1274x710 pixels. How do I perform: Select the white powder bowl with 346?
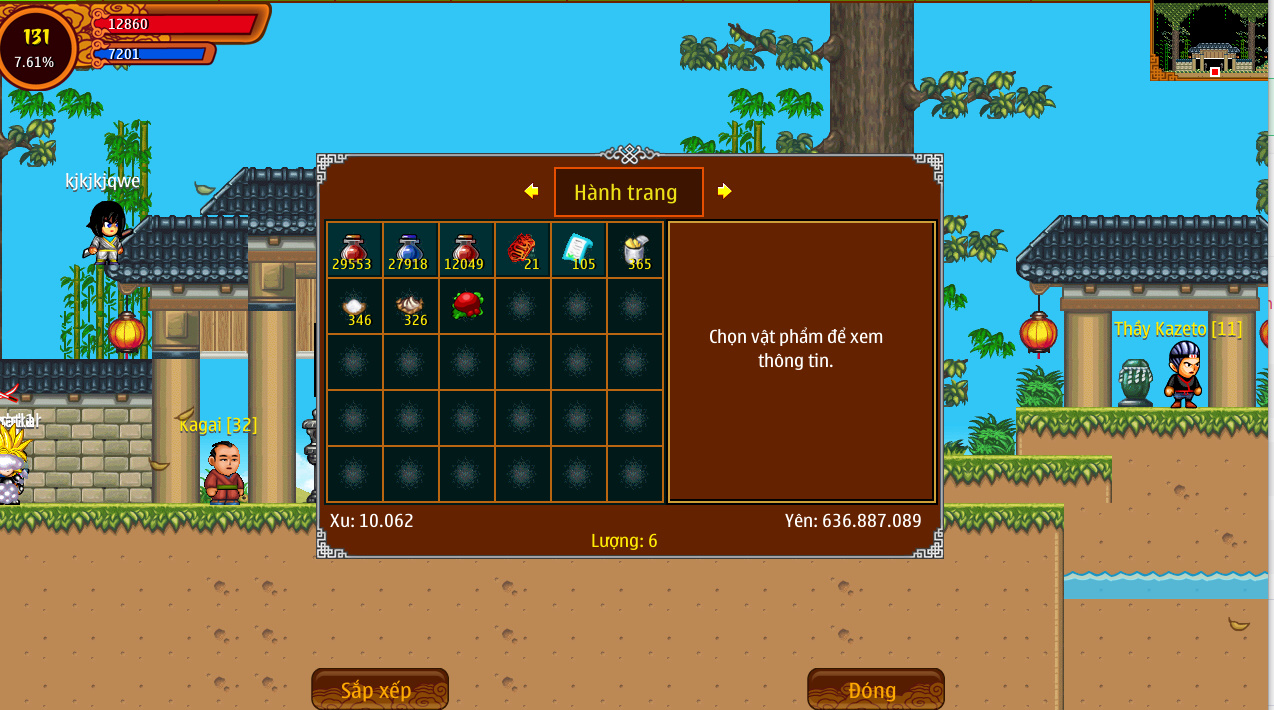coord(355,306)
